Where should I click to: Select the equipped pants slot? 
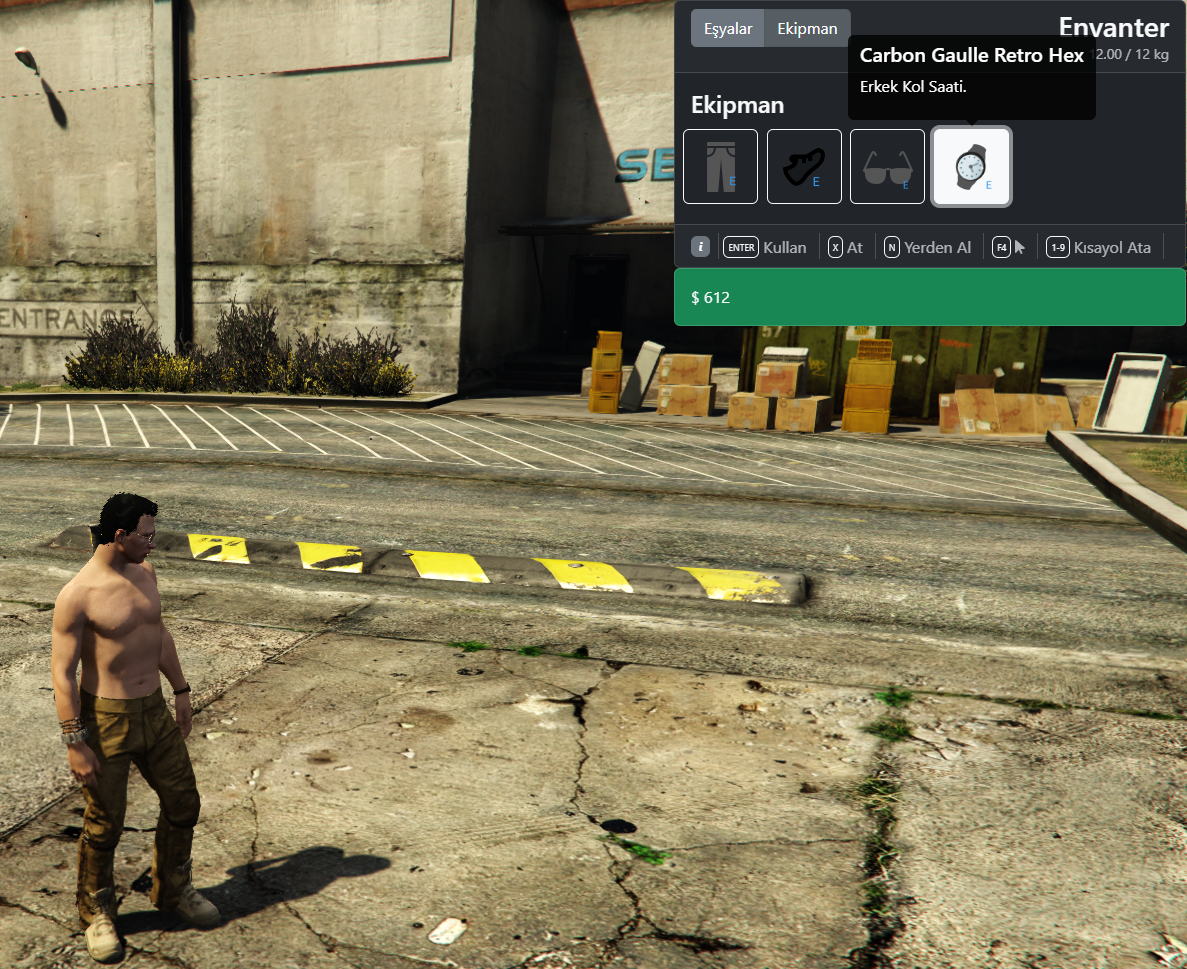[x=720, y=167]
